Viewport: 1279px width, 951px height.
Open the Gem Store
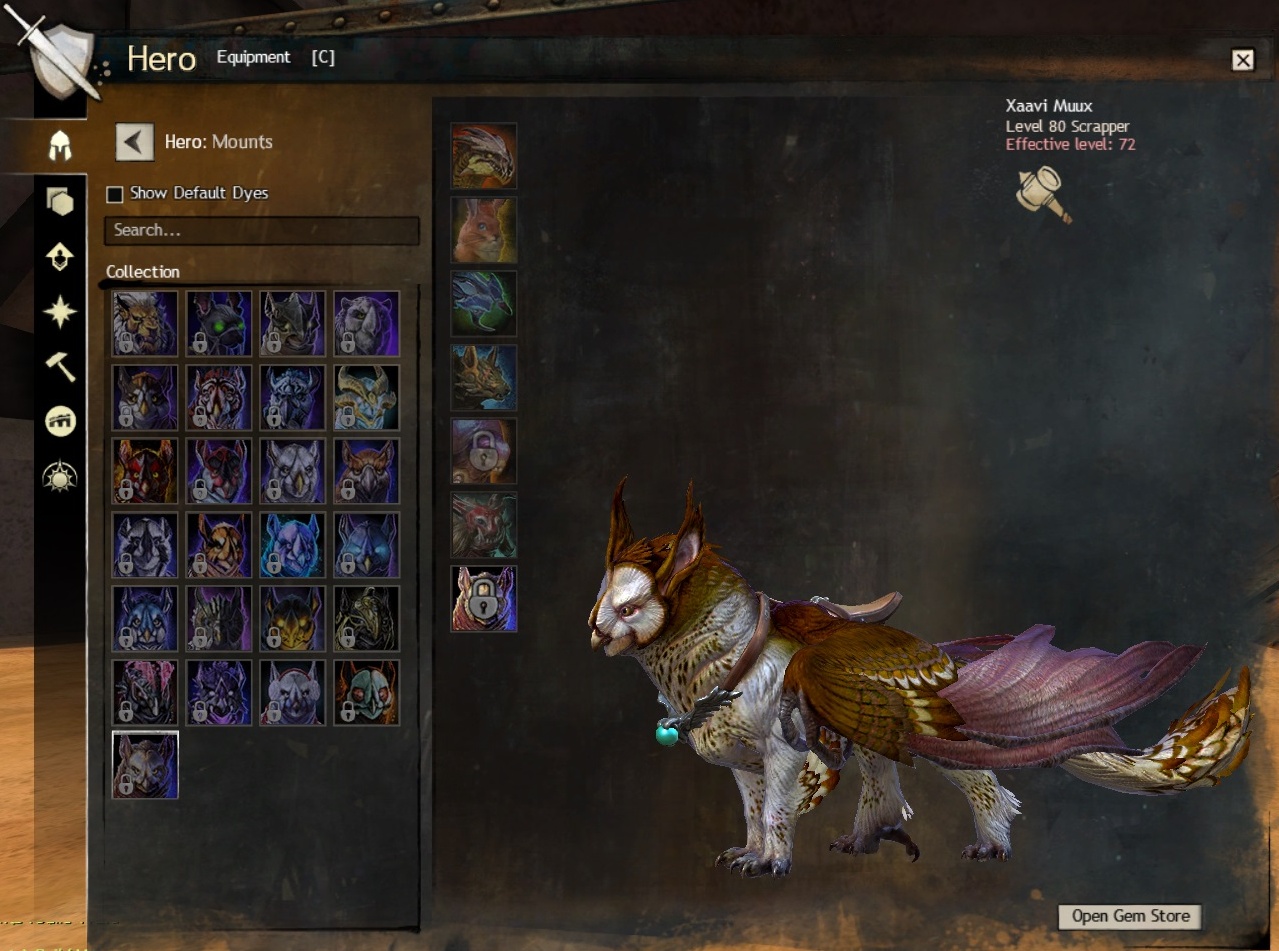click(1130, 916)
